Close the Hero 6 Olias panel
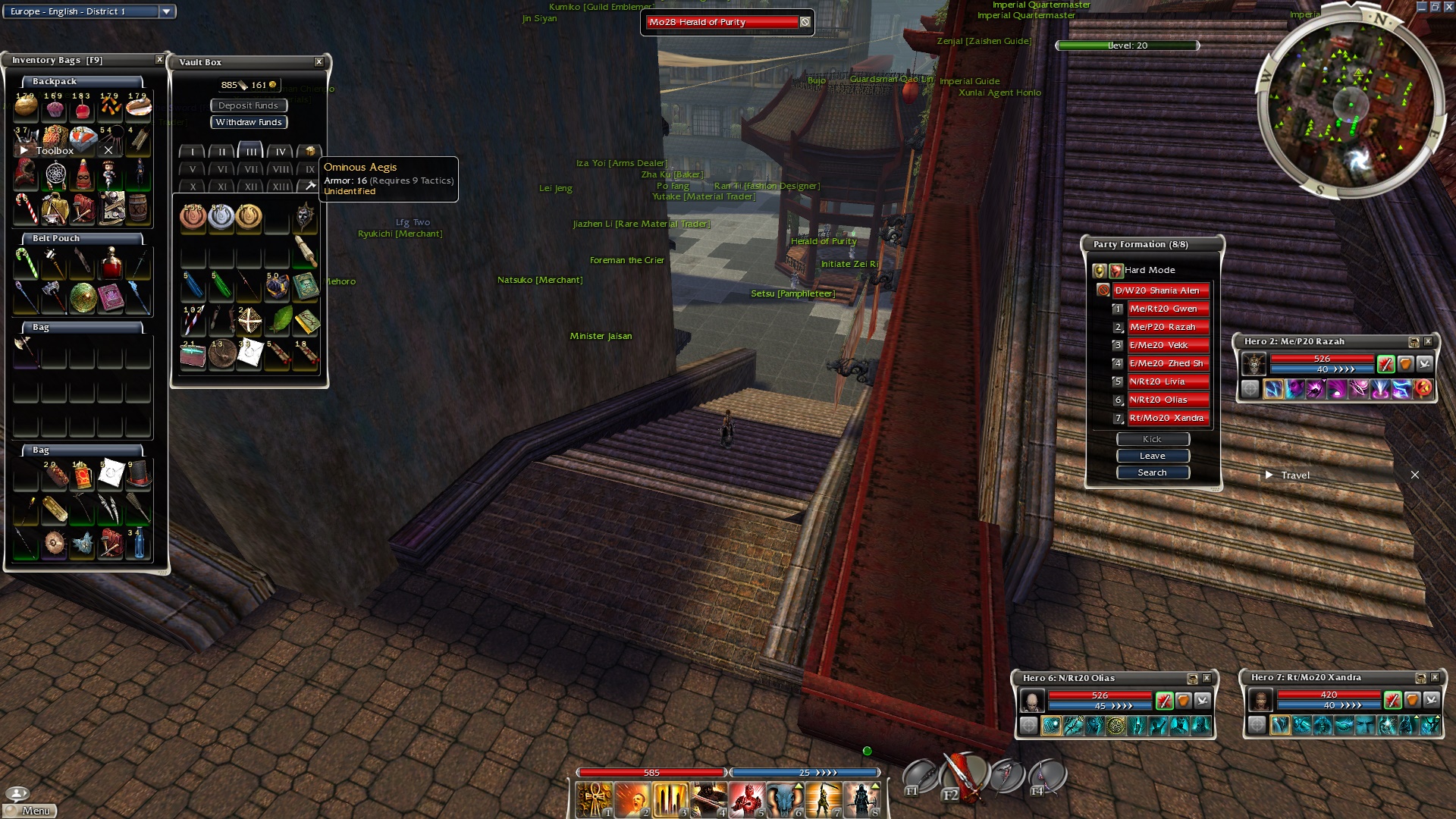Viewport: 1456px width, 819px height. tap(1207, 678)
